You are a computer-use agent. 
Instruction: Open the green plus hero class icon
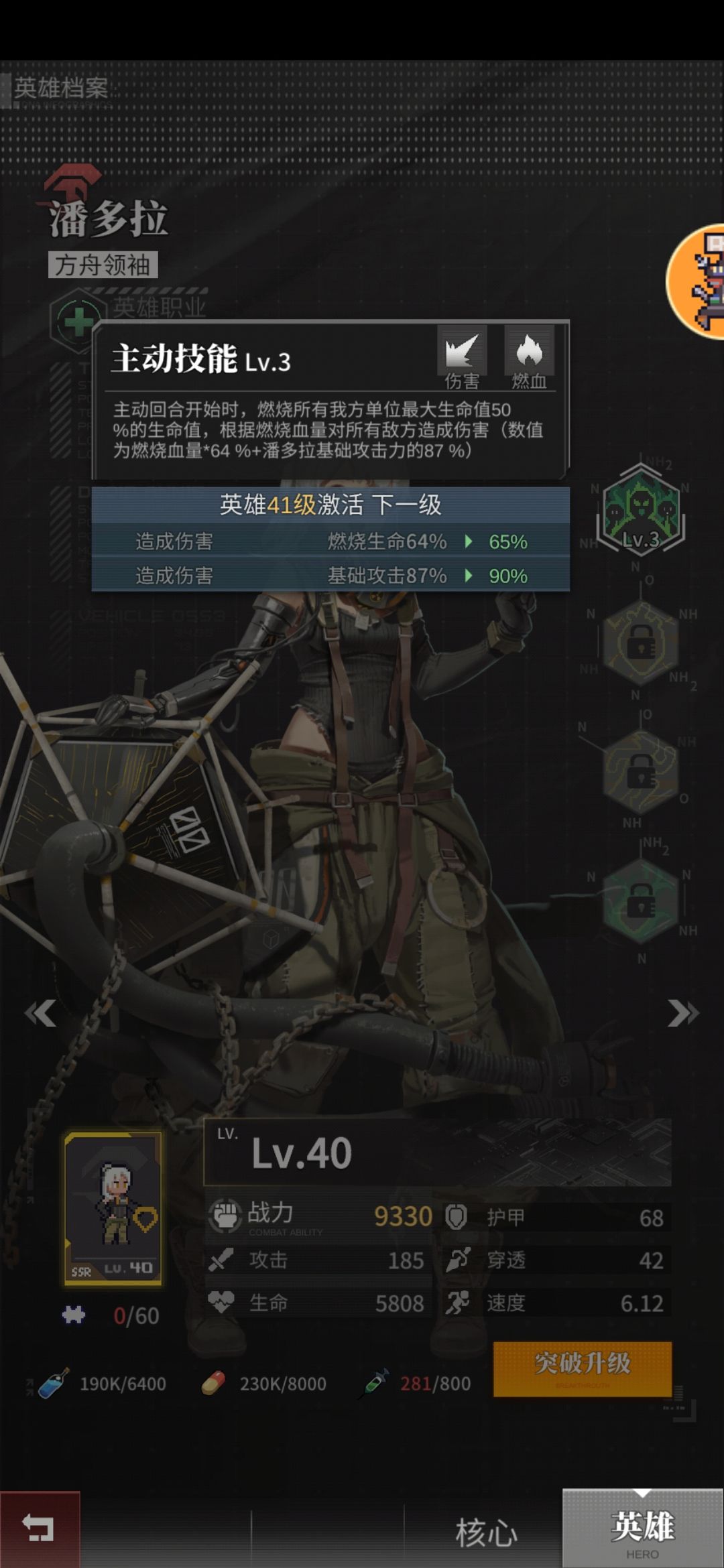[78, 322]
